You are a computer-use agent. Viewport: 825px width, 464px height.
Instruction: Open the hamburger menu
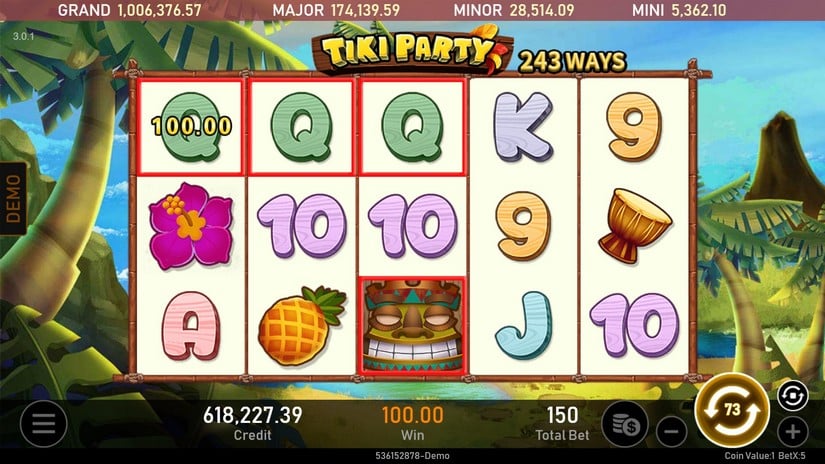[43, 425]
